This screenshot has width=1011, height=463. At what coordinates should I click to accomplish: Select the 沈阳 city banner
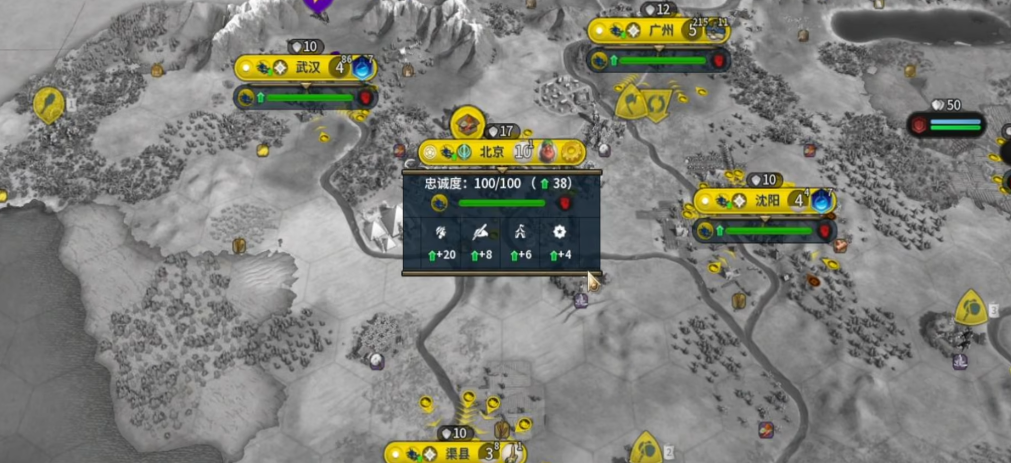coord(766,200)
